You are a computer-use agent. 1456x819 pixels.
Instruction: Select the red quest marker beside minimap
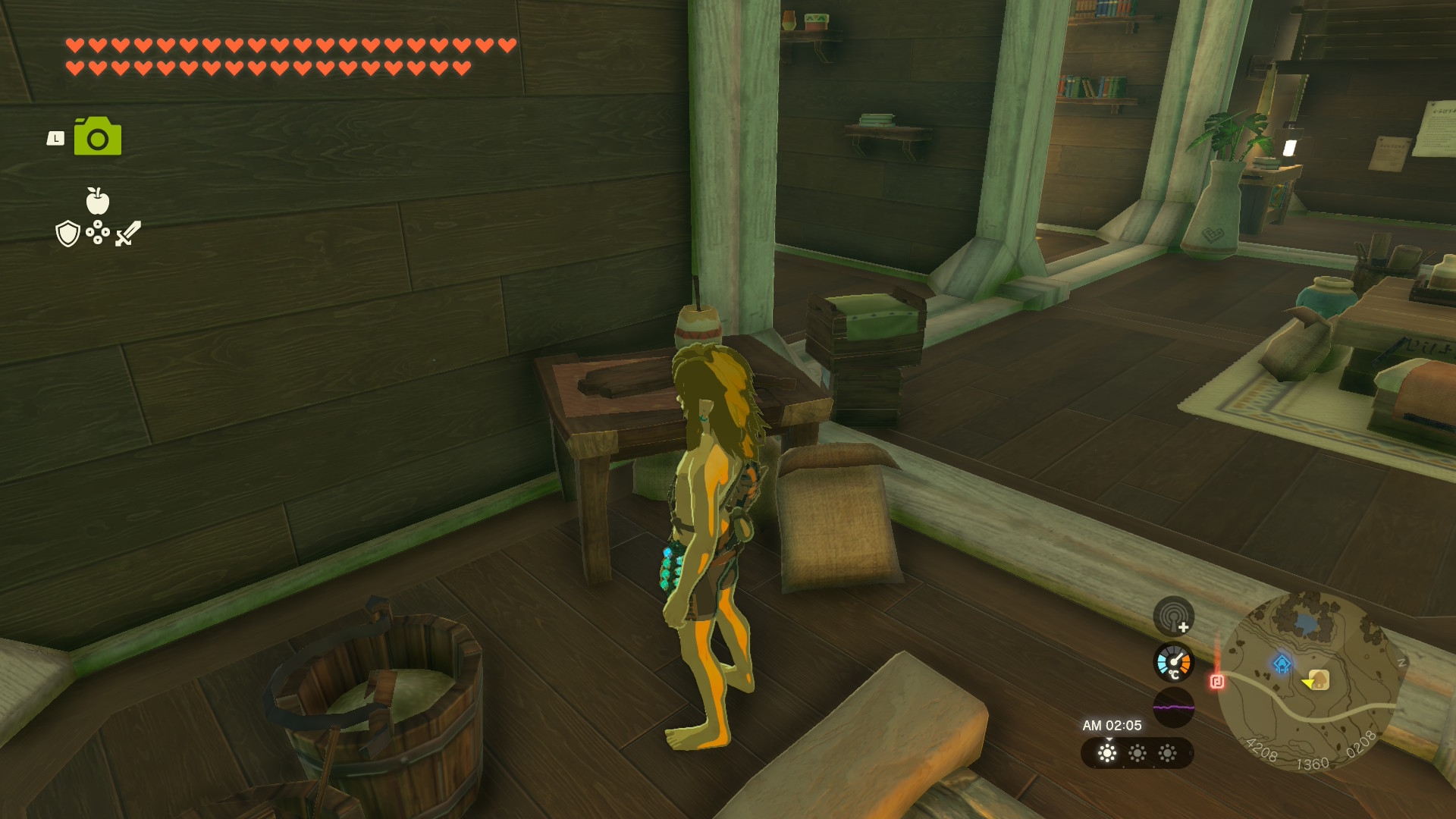pos(1217,681)
